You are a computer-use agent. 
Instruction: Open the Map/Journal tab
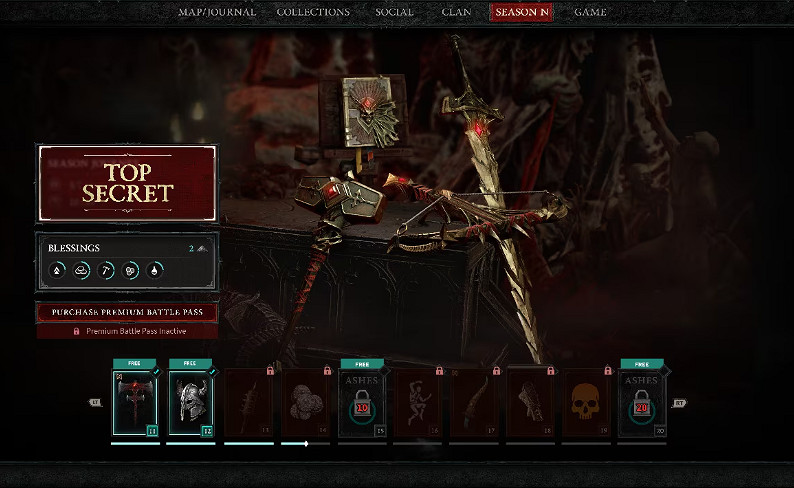coord(217,12)
